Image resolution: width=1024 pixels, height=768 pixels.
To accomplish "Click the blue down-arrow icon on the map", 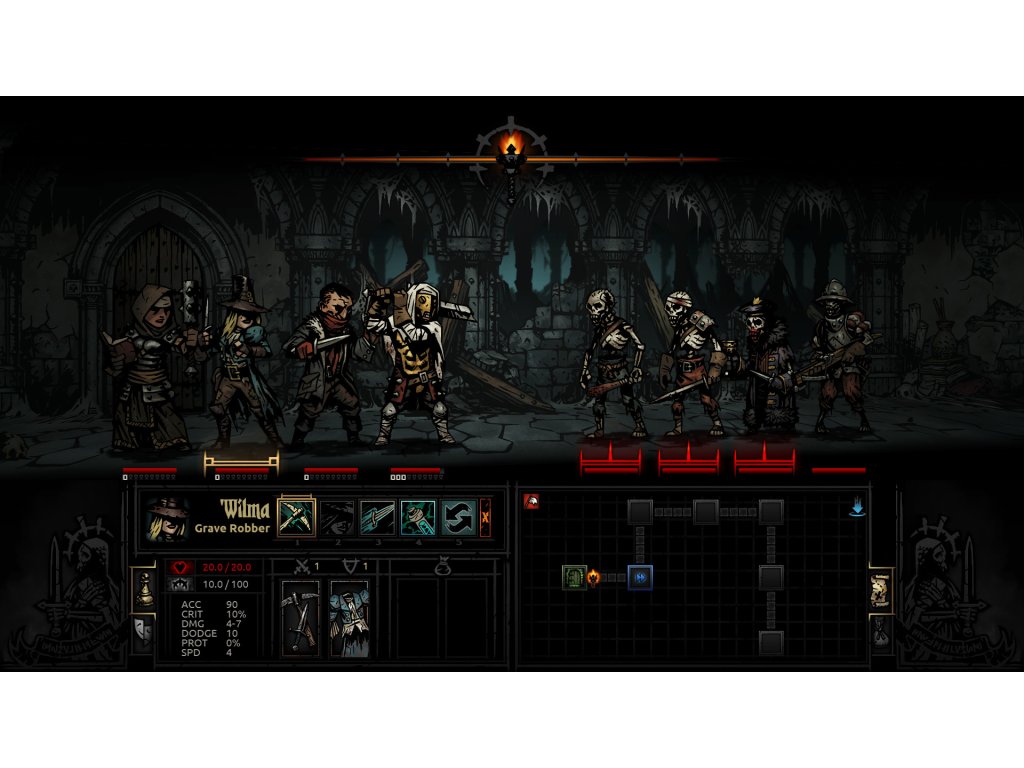I will pos(857,507).
